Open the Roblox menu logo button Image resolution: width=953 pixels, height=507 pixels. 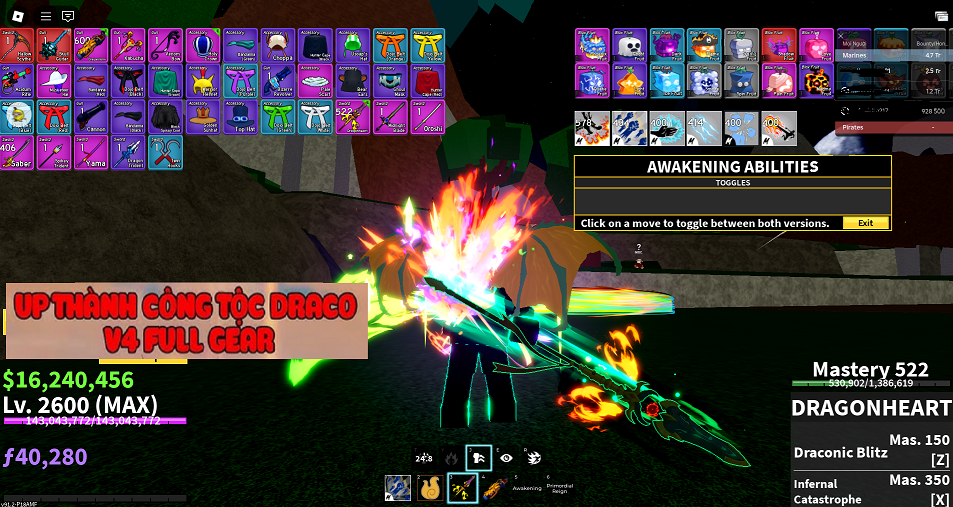point(17,16)
